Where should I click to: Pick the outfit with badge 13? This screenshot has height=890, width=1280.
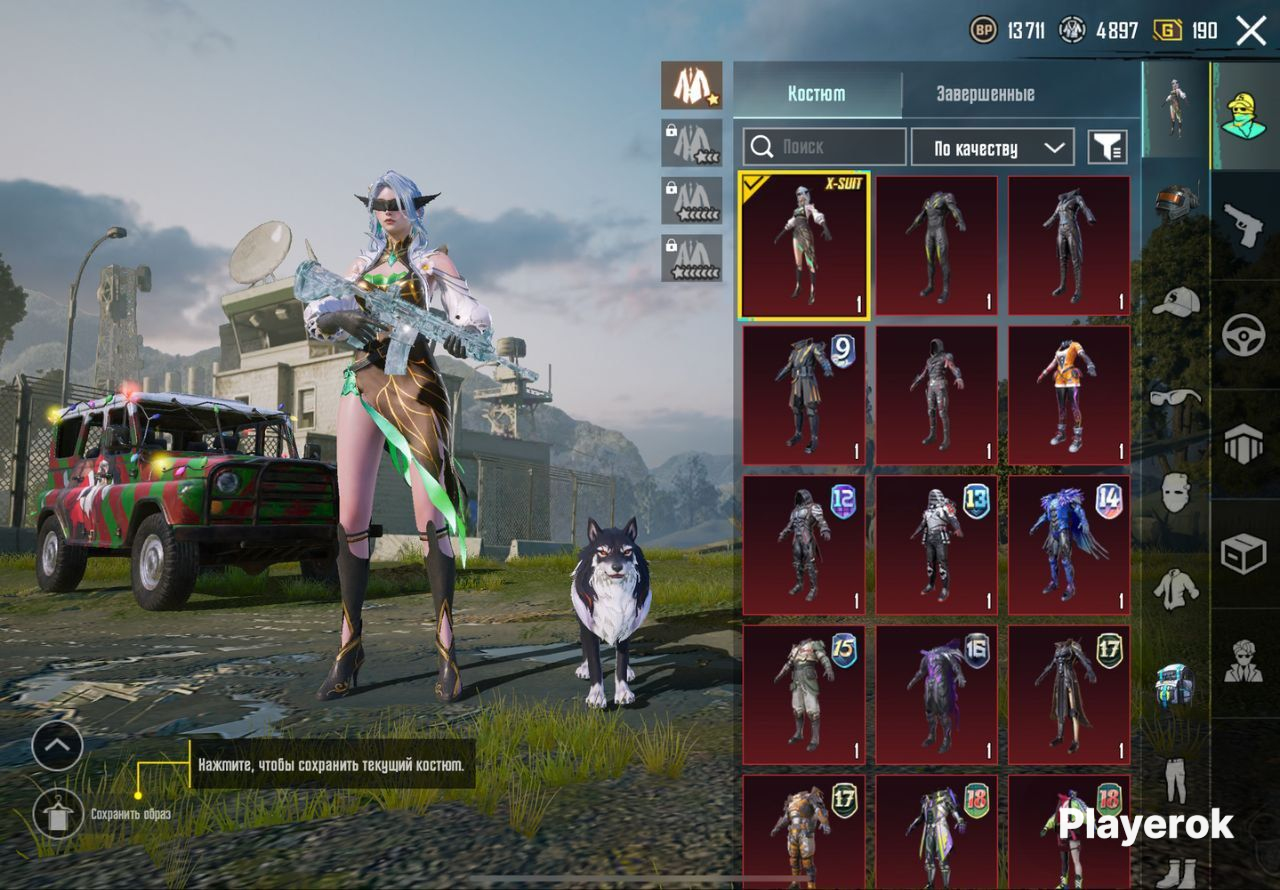936,545
